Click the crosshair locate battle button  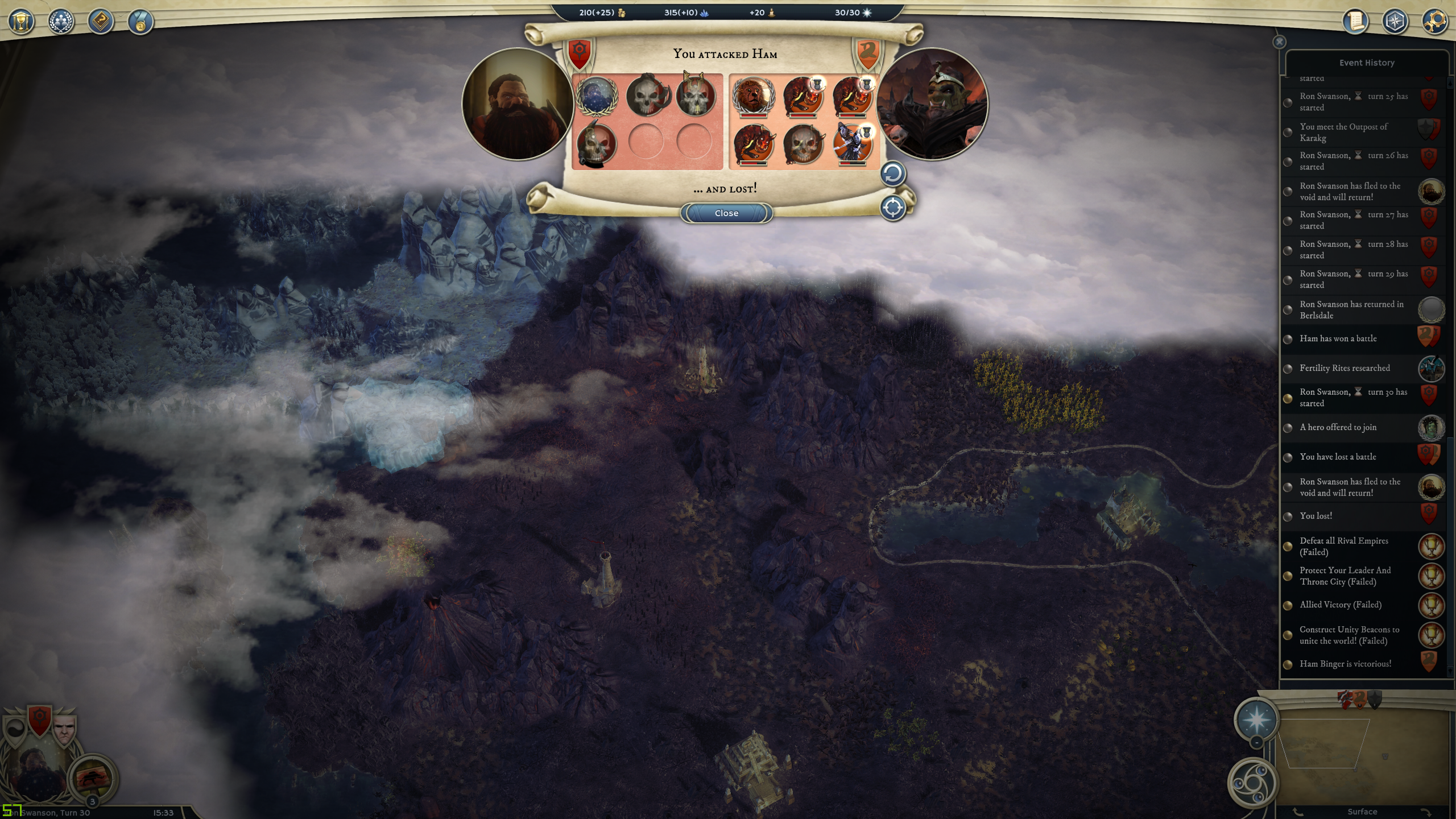point(892,208)
